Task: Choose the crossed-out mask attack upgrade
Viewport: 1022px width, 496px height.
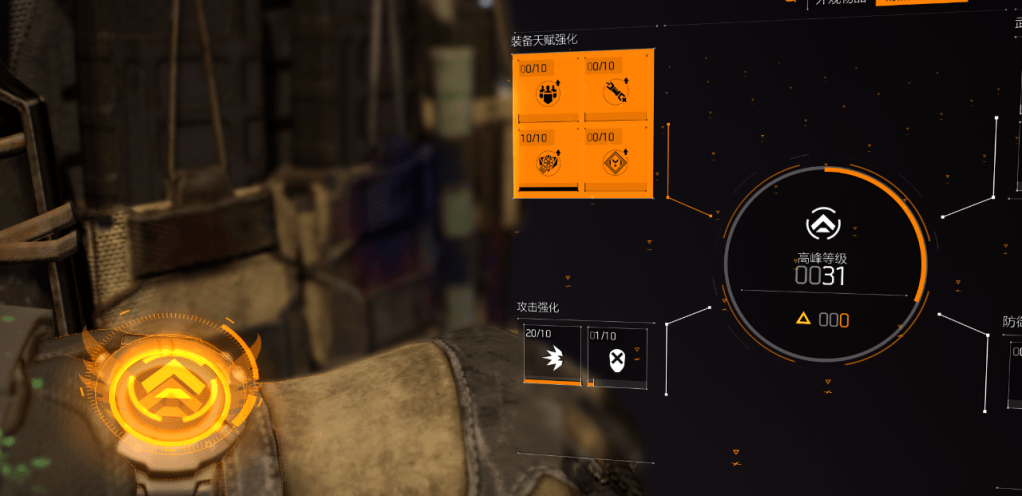Action: point(616,357)
